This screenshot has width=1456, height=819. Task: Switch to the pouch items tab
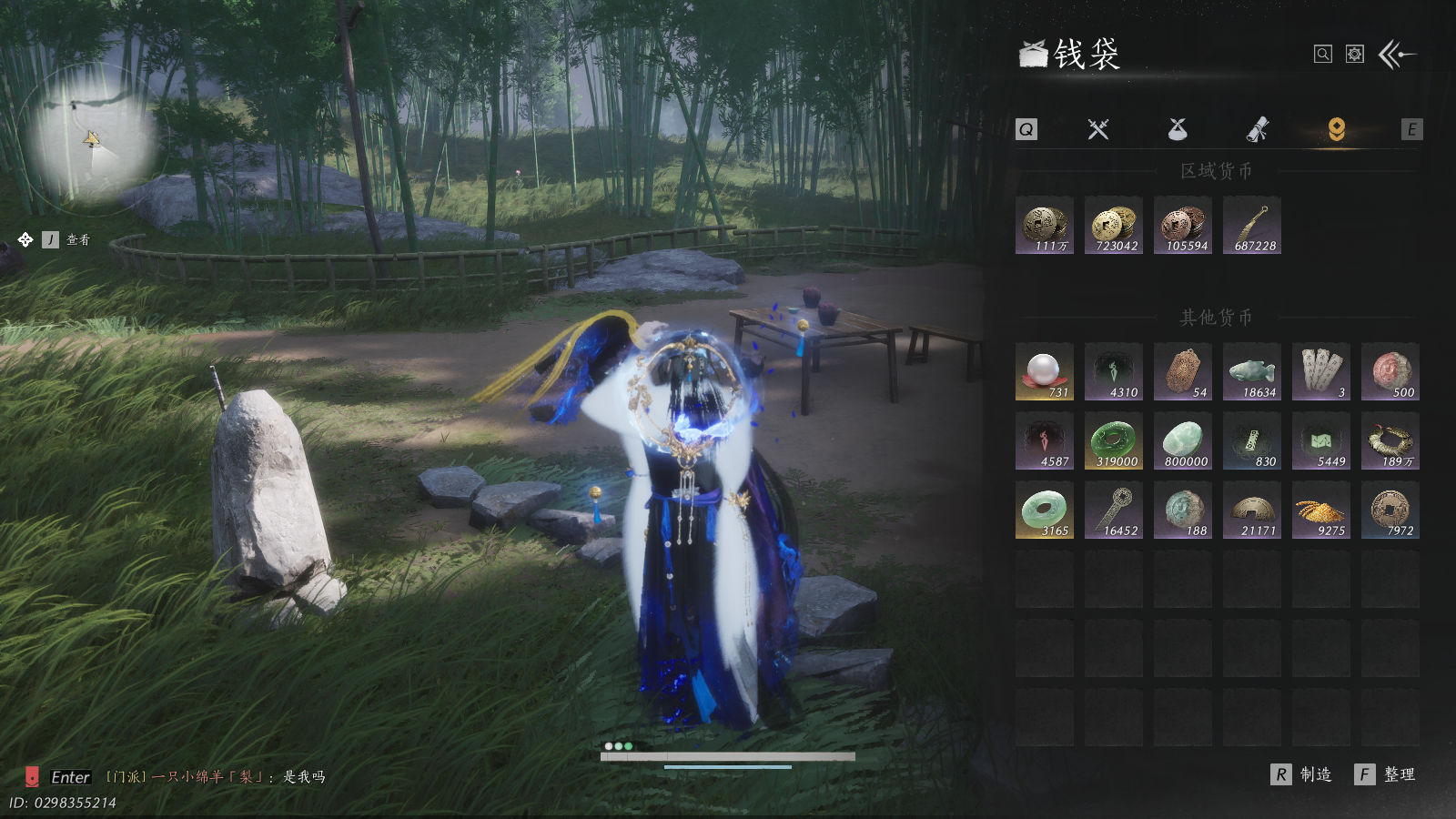click(x=1178, y=129)
